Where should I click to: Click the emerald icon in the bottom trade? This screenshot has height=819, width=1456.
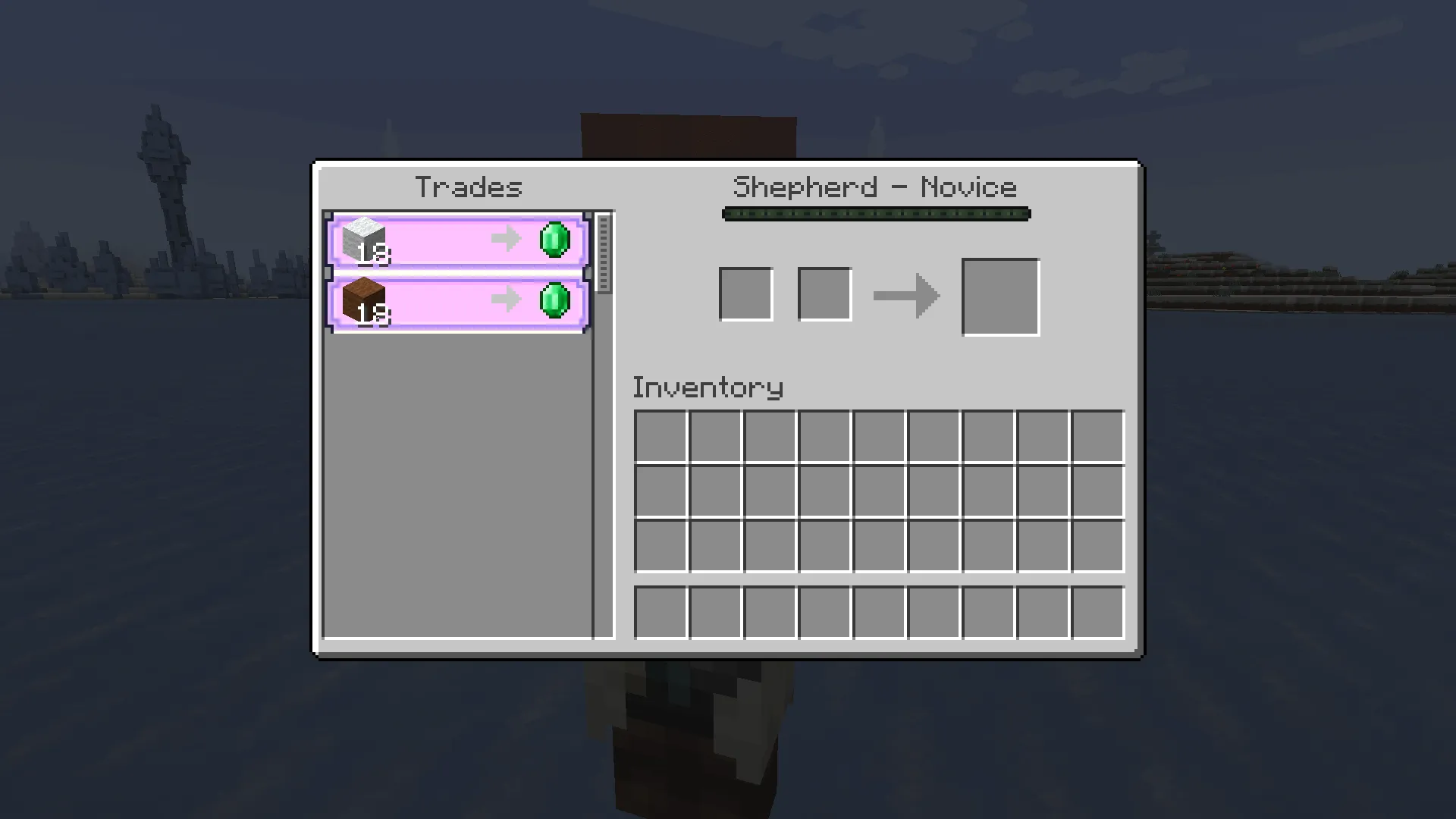556,302
